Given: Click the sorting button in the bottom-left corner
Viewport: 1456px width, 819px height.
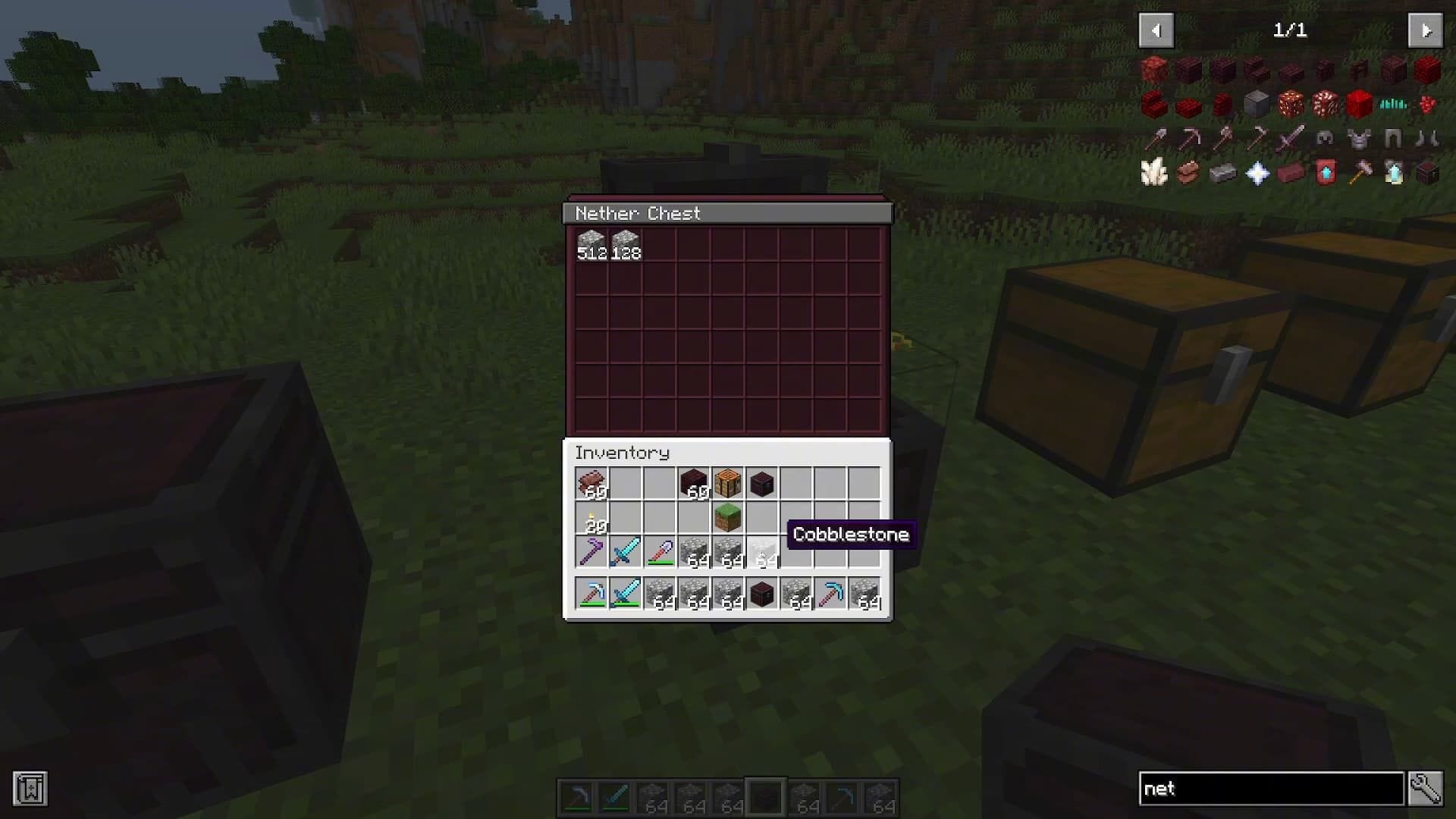Looking at the screenshot, I should [x=30, y=789].
